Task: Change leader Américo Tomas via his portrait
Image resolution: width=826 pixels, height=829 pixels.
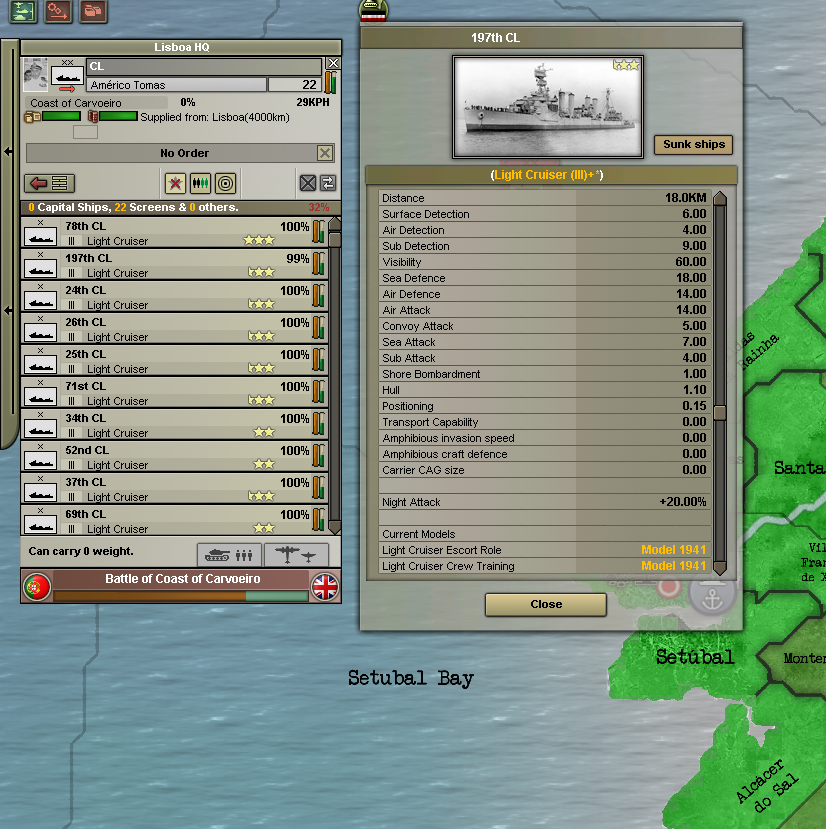Action: [x=36, y=75]
